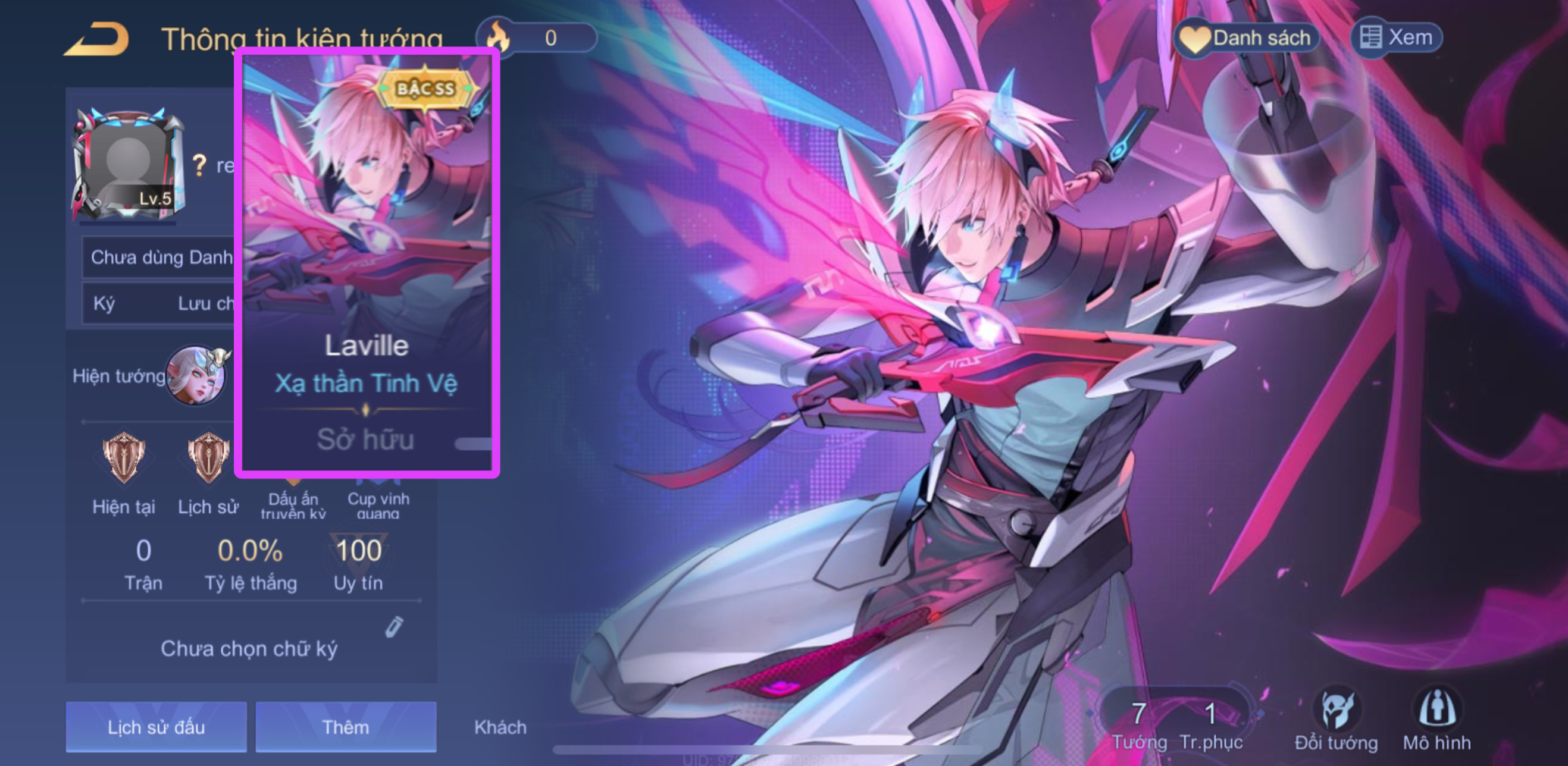Image resolution: width=1568 pixels, height=766 pixels.
Task: Open the player avatar frame
Action: pyautogui.click(x=128, y=164)
